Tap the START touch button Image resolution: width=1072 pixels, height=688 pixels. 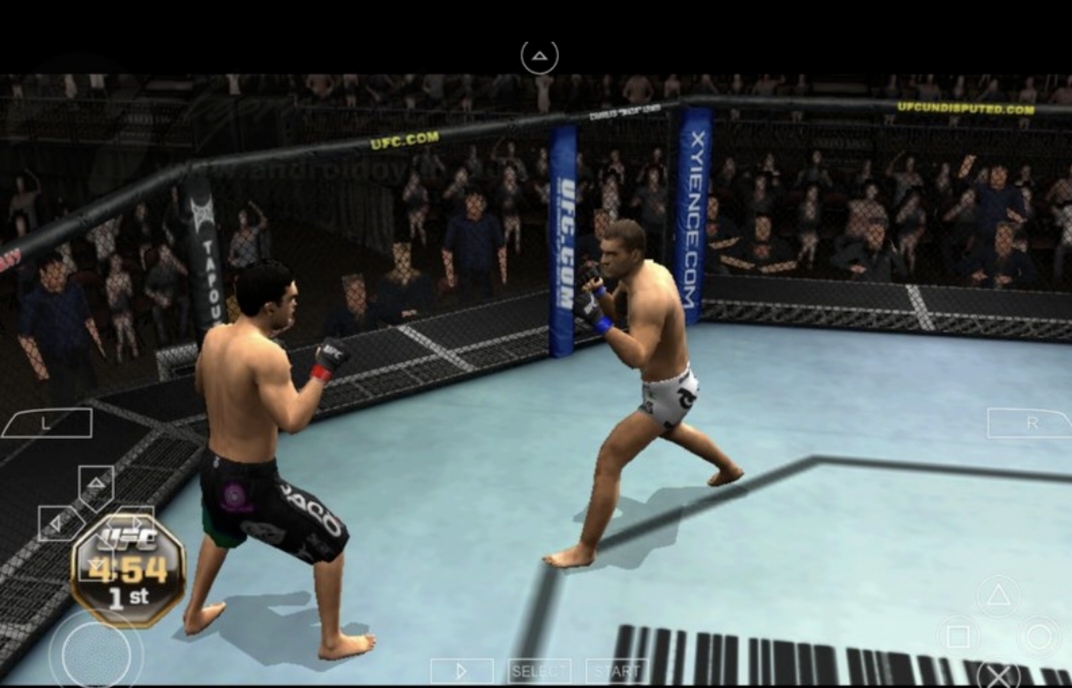(x=616, y=671)
